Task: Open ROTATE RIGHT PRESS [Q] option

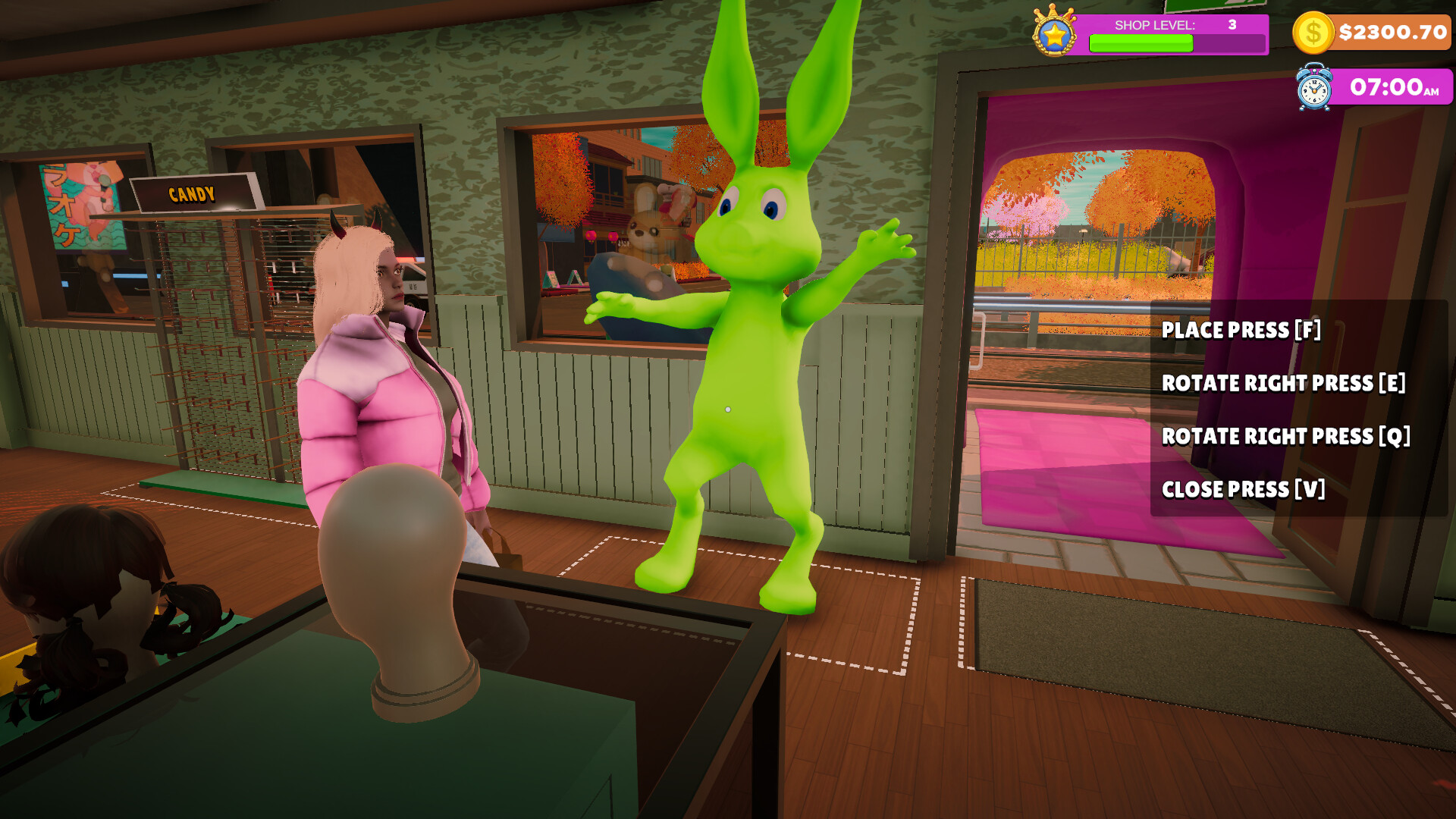Action: (1288, 437)
